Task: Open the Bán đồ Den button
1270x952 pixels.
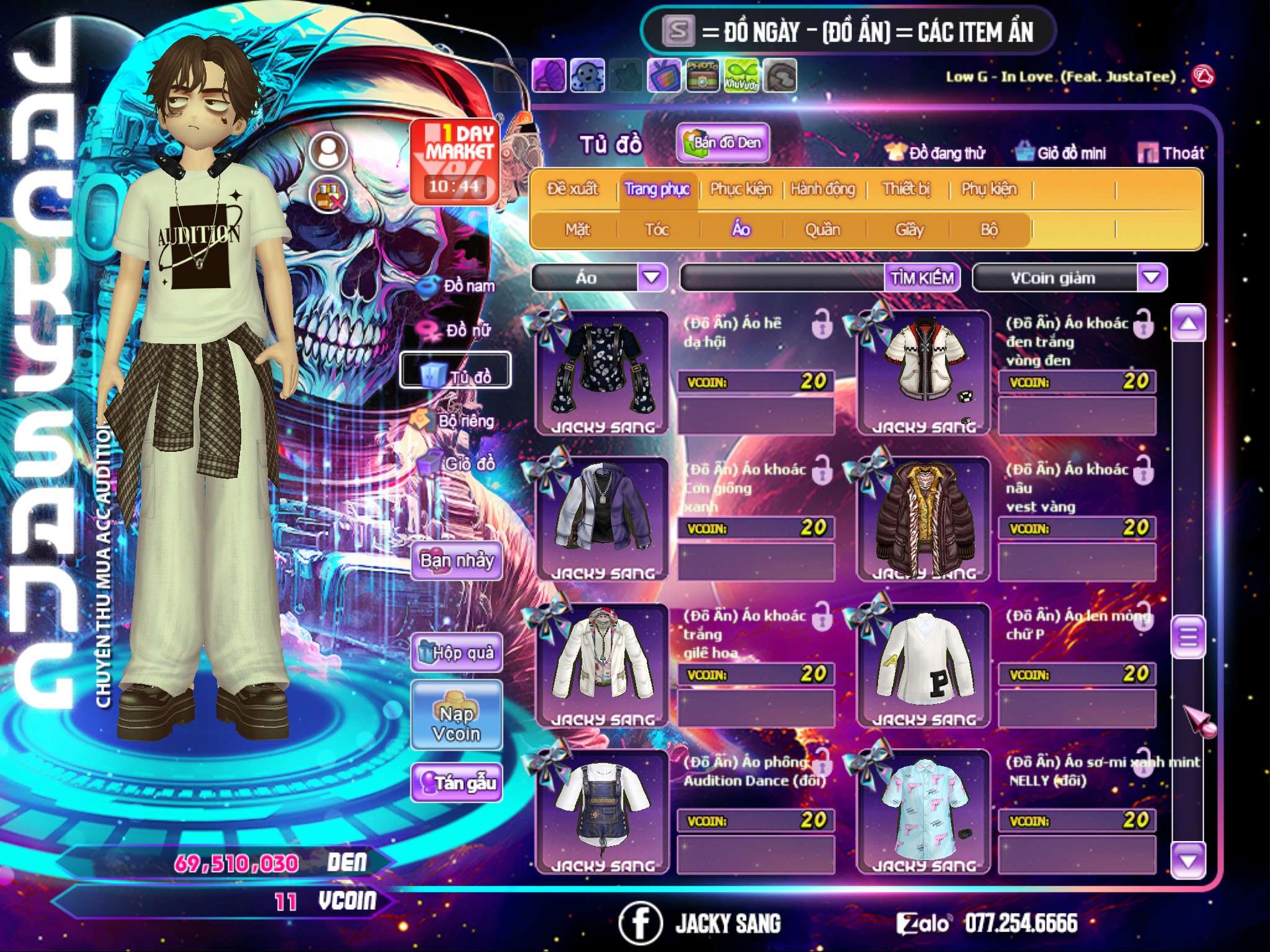Action: coord(723,143)
